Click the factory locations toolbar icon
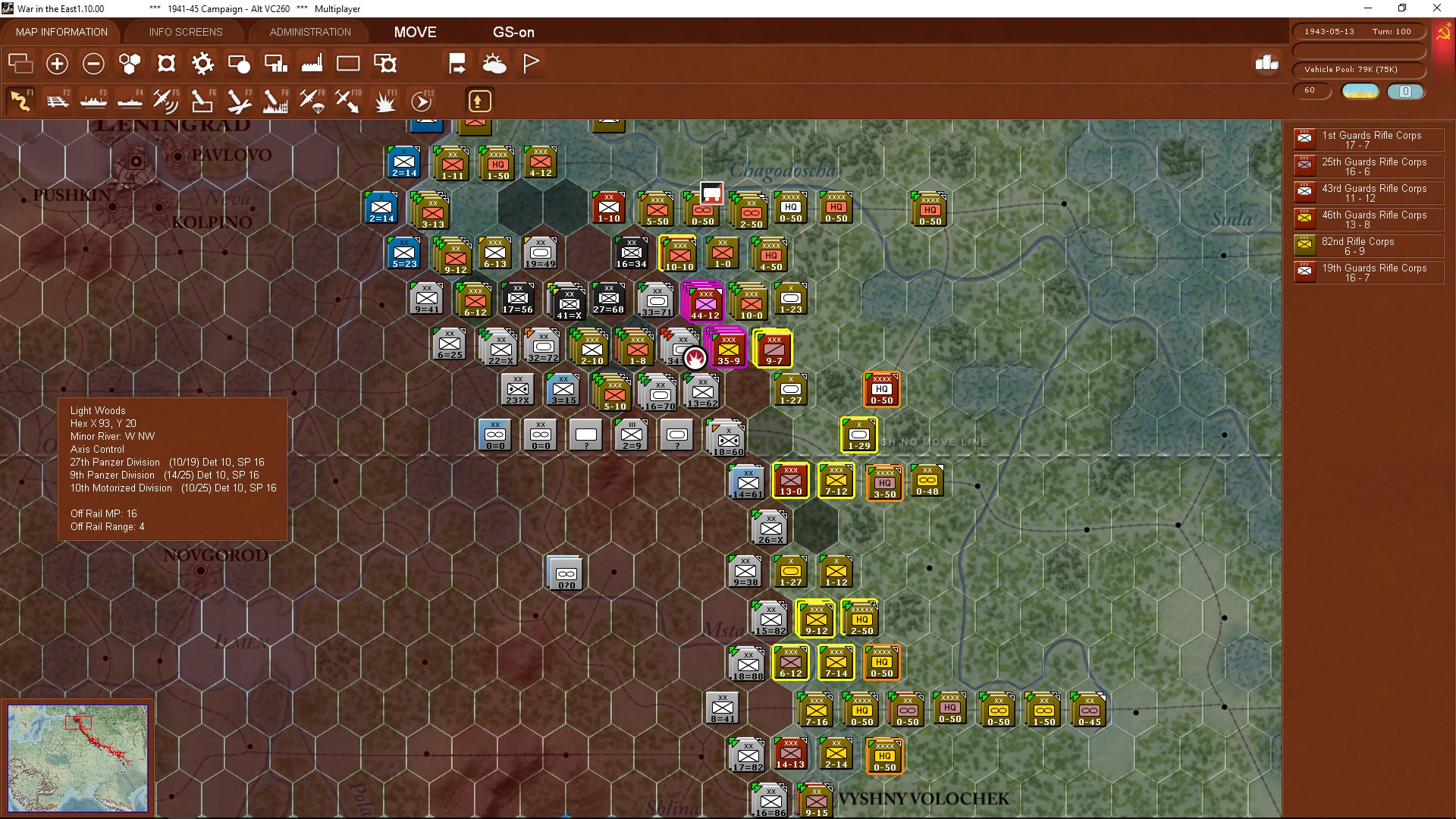Viewport: 1456px width, 819px height. (311, 64)
